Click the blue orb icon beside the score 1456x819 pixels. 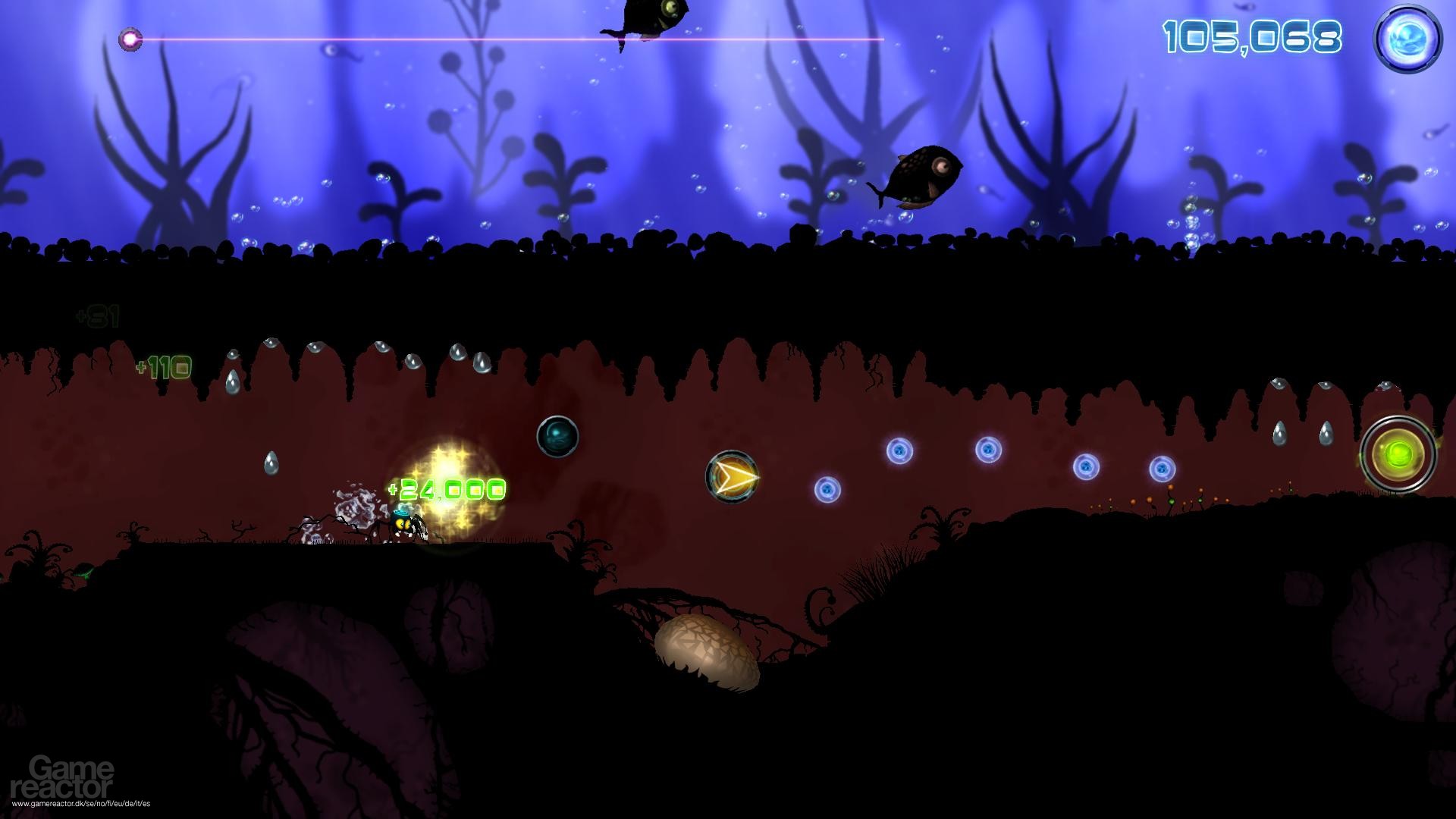tap(1407, 39)
